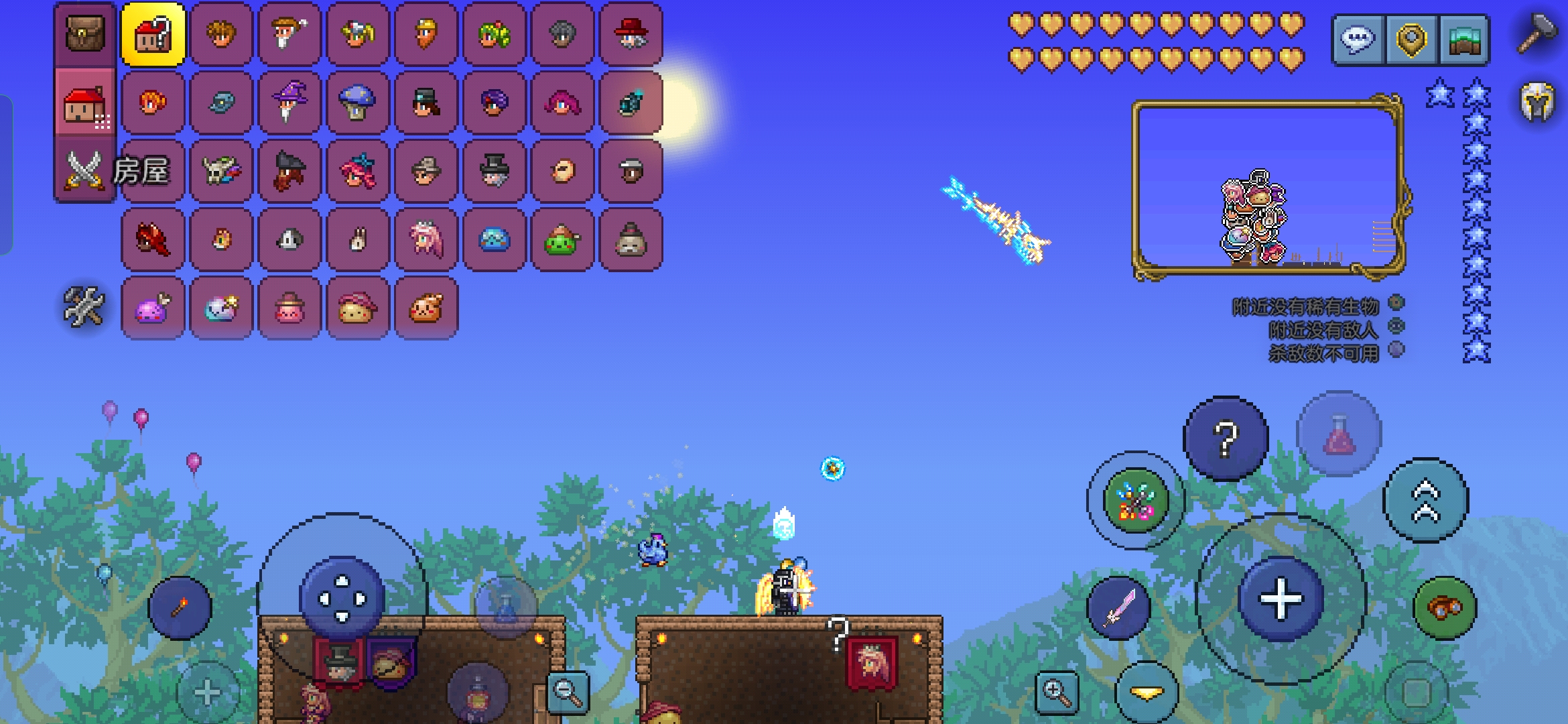Choose the blue slime pet icon
Screen dimensions: 1568x724
494,239
